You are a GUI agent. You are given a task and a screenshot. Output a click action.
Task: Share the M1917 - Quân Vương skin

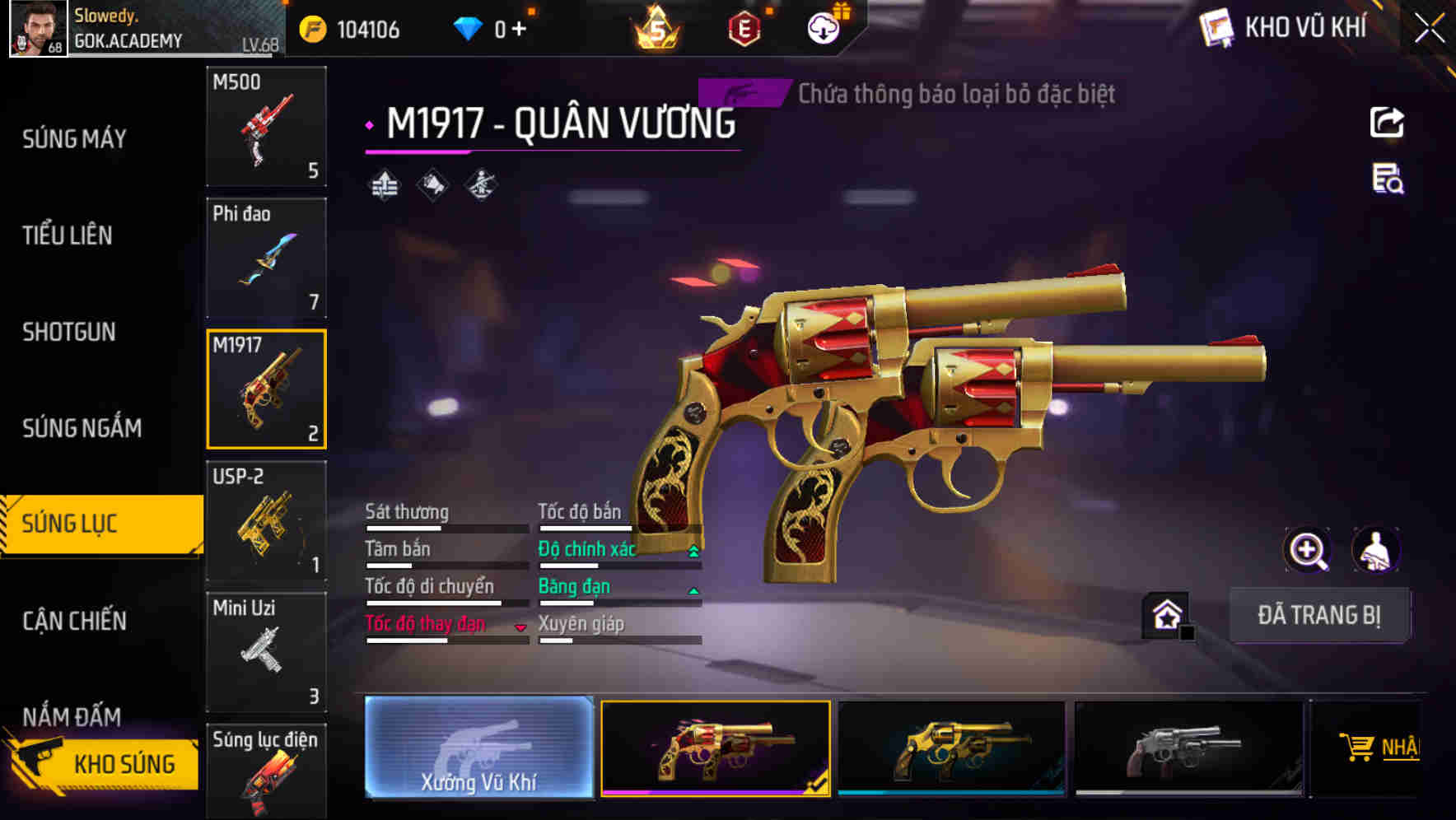[x=1387, y=122]
